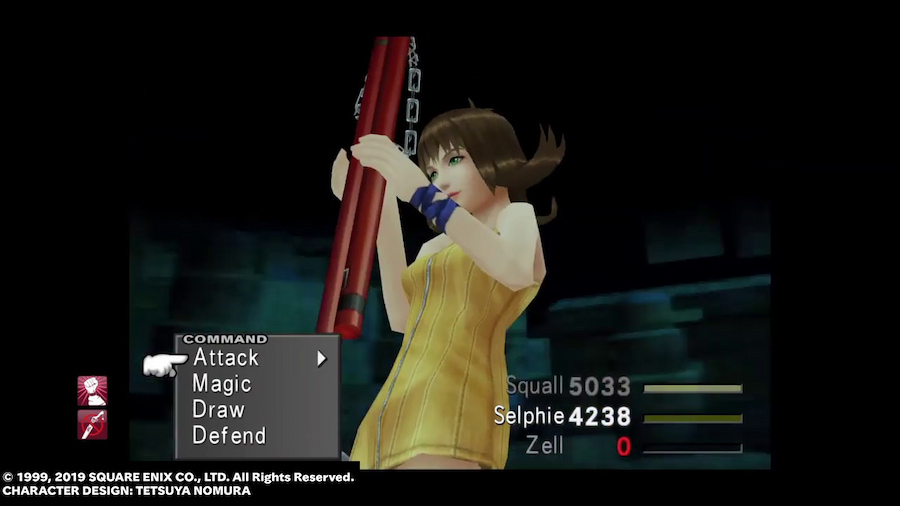Click the arrow beside Attack
This screenshot has width=900, height=506.
pos(322,358)
